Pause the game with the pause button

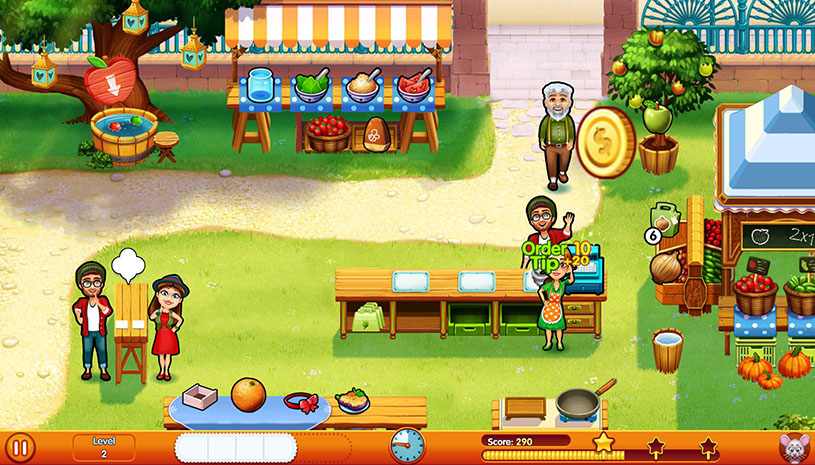tap(20, 447)
